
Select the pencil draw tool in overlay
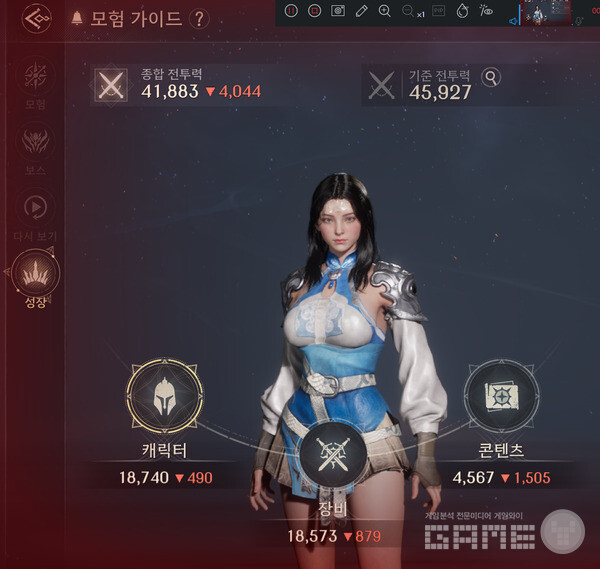click(x=362, y=11)
